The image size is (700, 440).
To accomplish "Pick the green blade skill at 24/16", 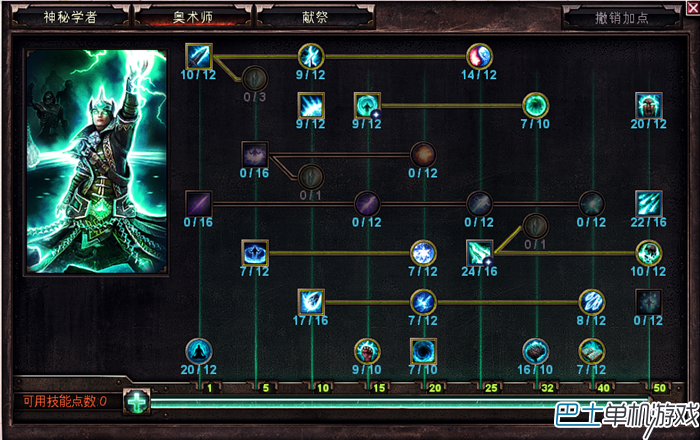I will 480,252.
